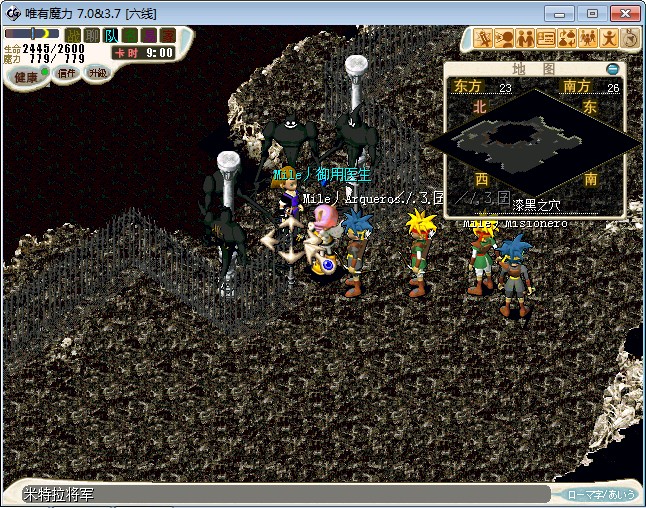Toggle the 聊 chat switch

[x=91, y=35]
